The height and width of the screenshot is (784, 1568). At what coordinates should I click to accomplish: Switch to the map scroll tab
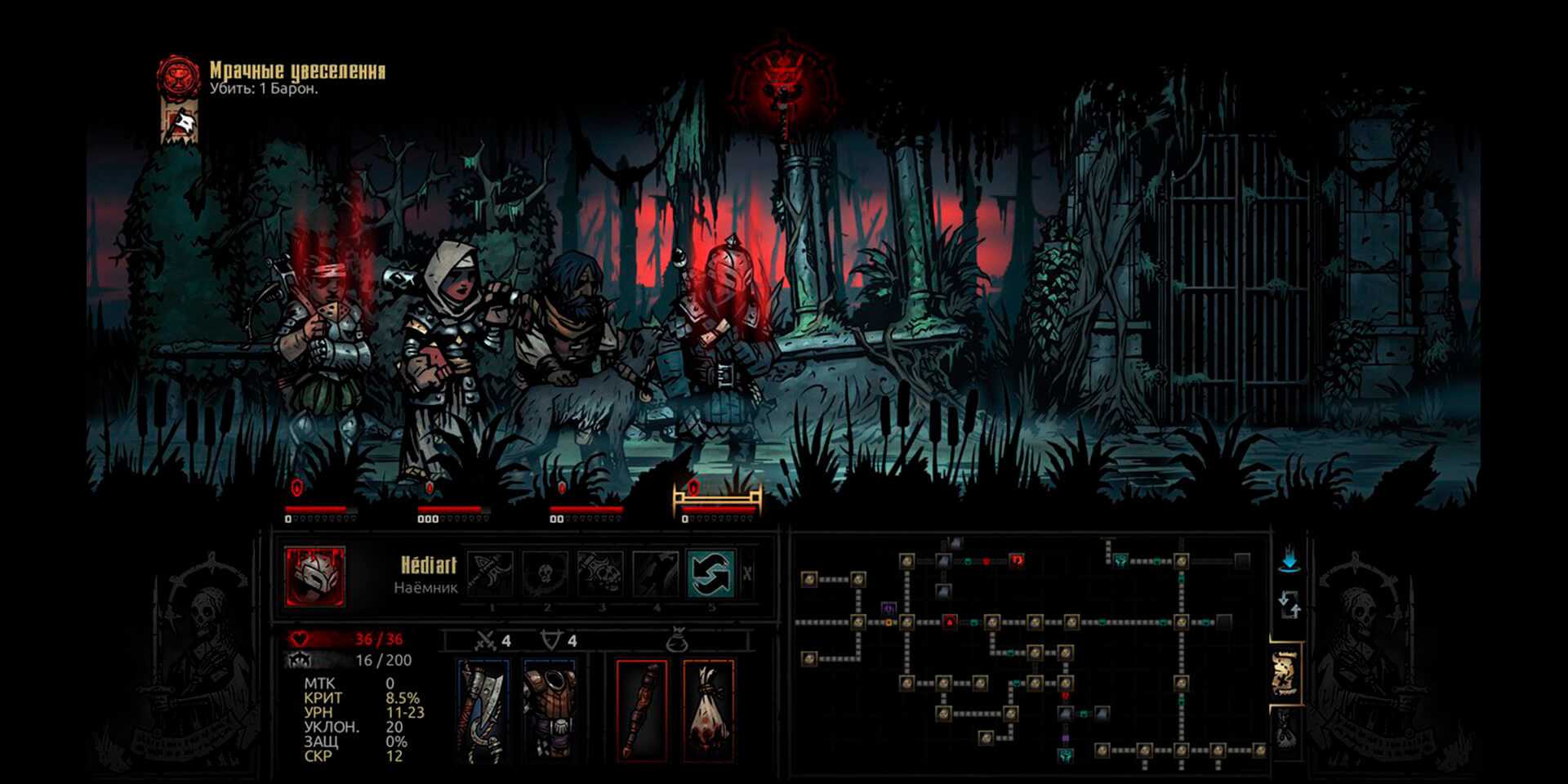(x=1285, y=674)
